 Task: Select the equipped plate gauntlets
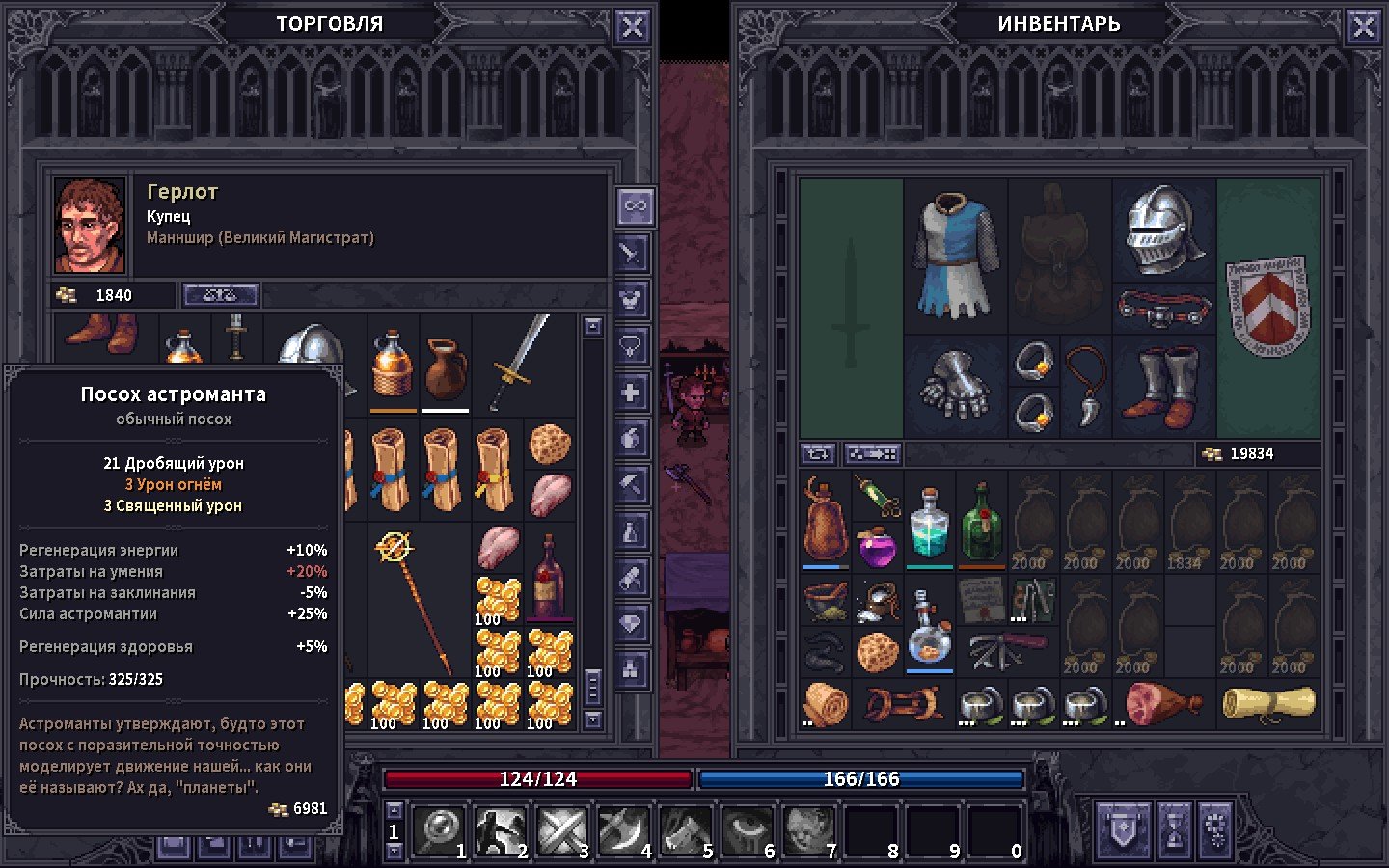(955, 386)
